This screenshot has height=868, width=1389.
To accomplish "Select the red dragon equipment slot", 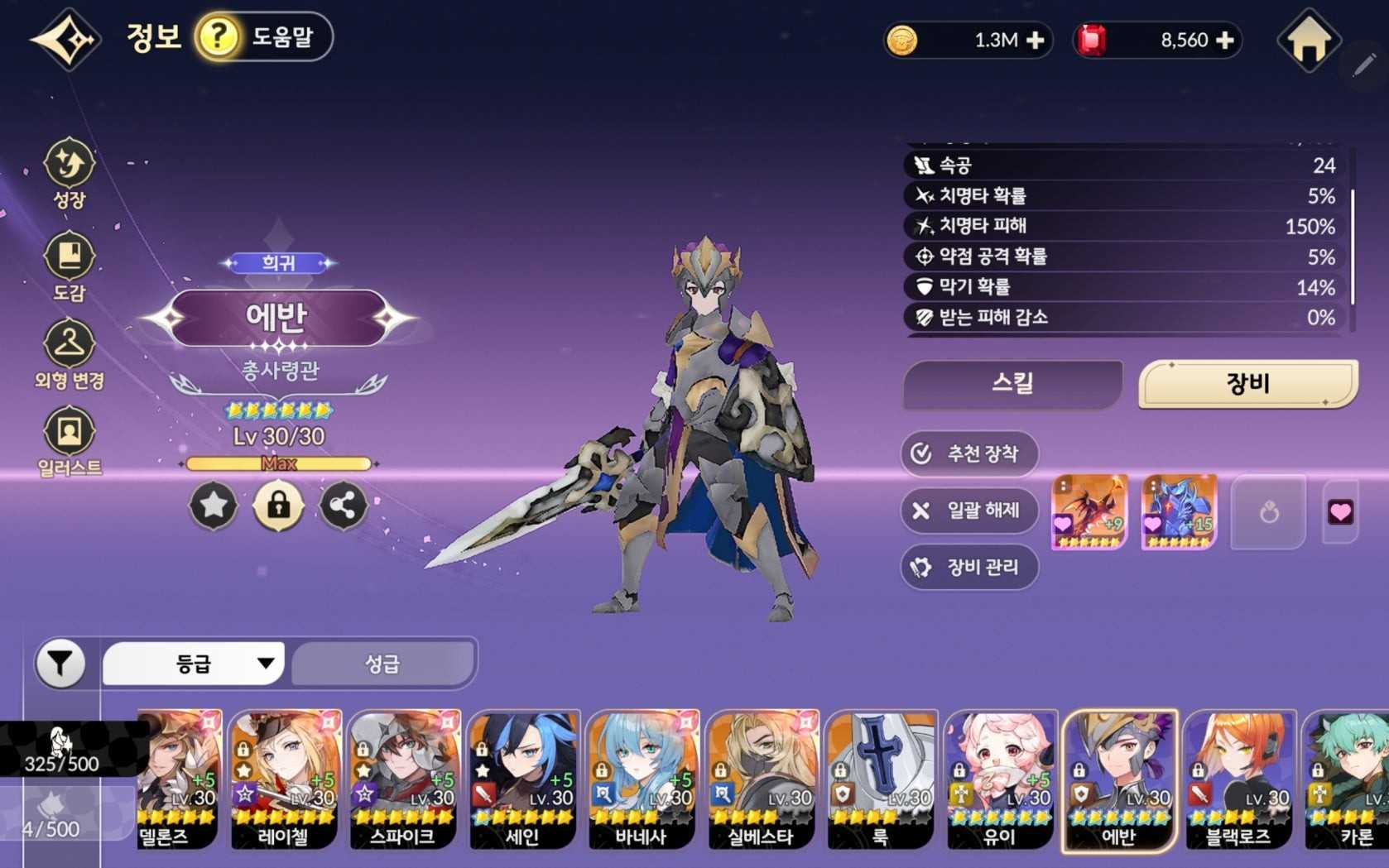I will click(1089, 512).
